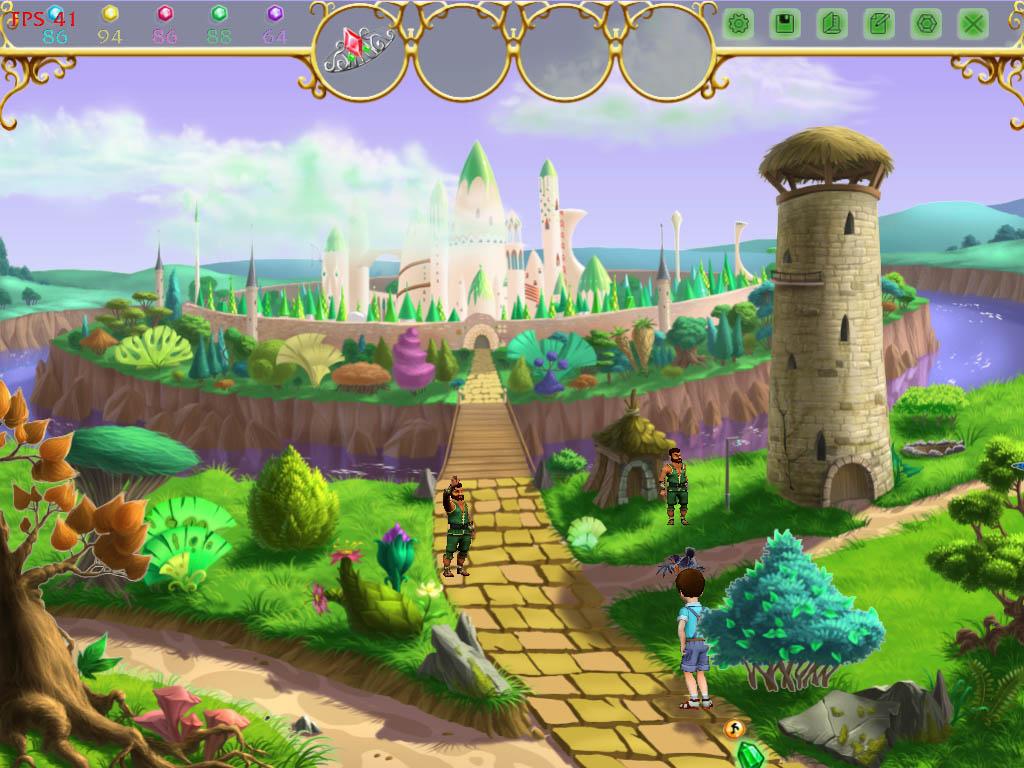Close the game with the X button
The height and width of the screenshot is (768, 1024).
972,24
